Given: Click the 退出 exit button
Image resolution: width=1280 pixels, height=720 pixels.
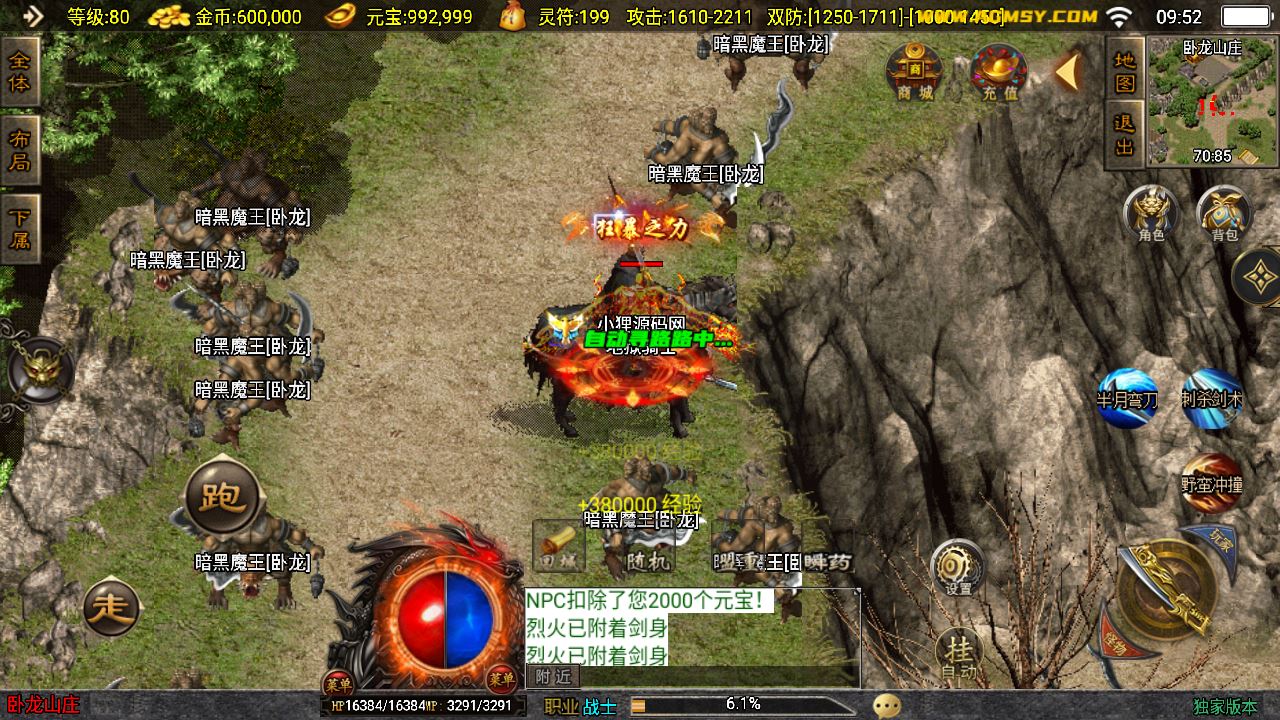Looking at the screenshot, I should tap(1125, 135).
